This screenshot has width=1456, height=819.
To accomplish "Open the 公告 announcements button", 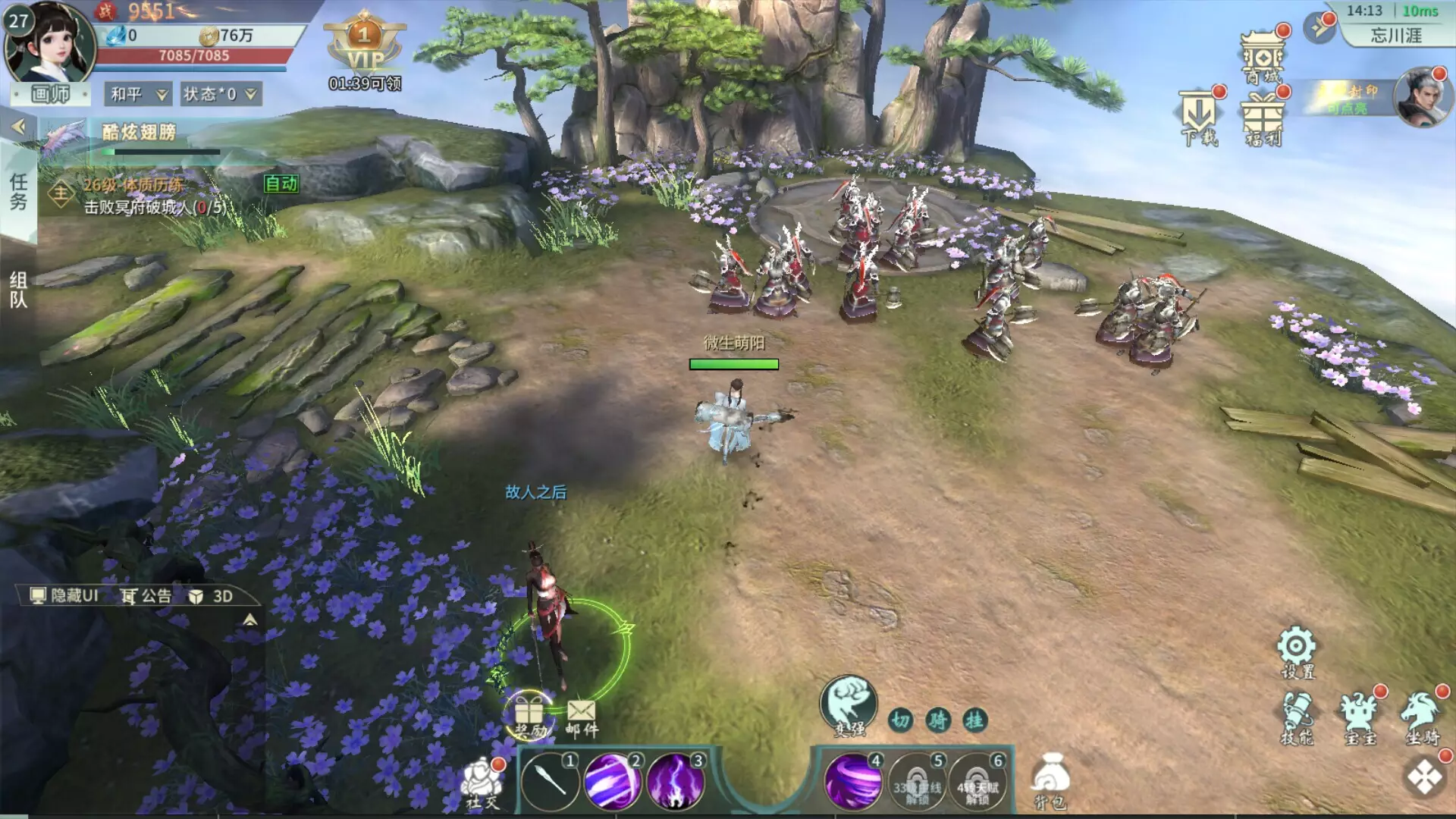I will coord(147,596).
